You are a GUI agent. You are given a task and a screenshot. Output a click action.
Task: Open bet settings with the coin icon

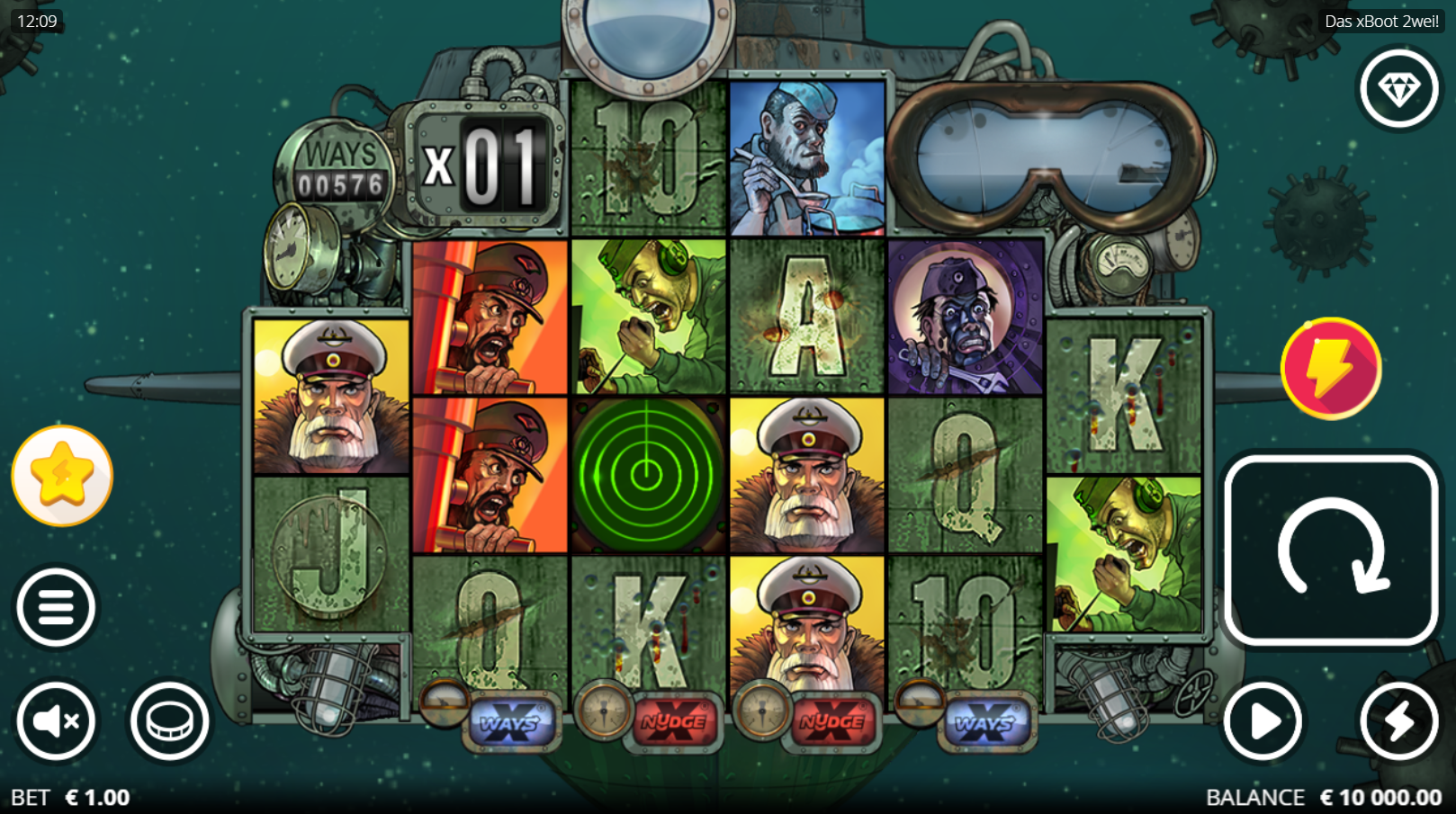click(169, 720)
